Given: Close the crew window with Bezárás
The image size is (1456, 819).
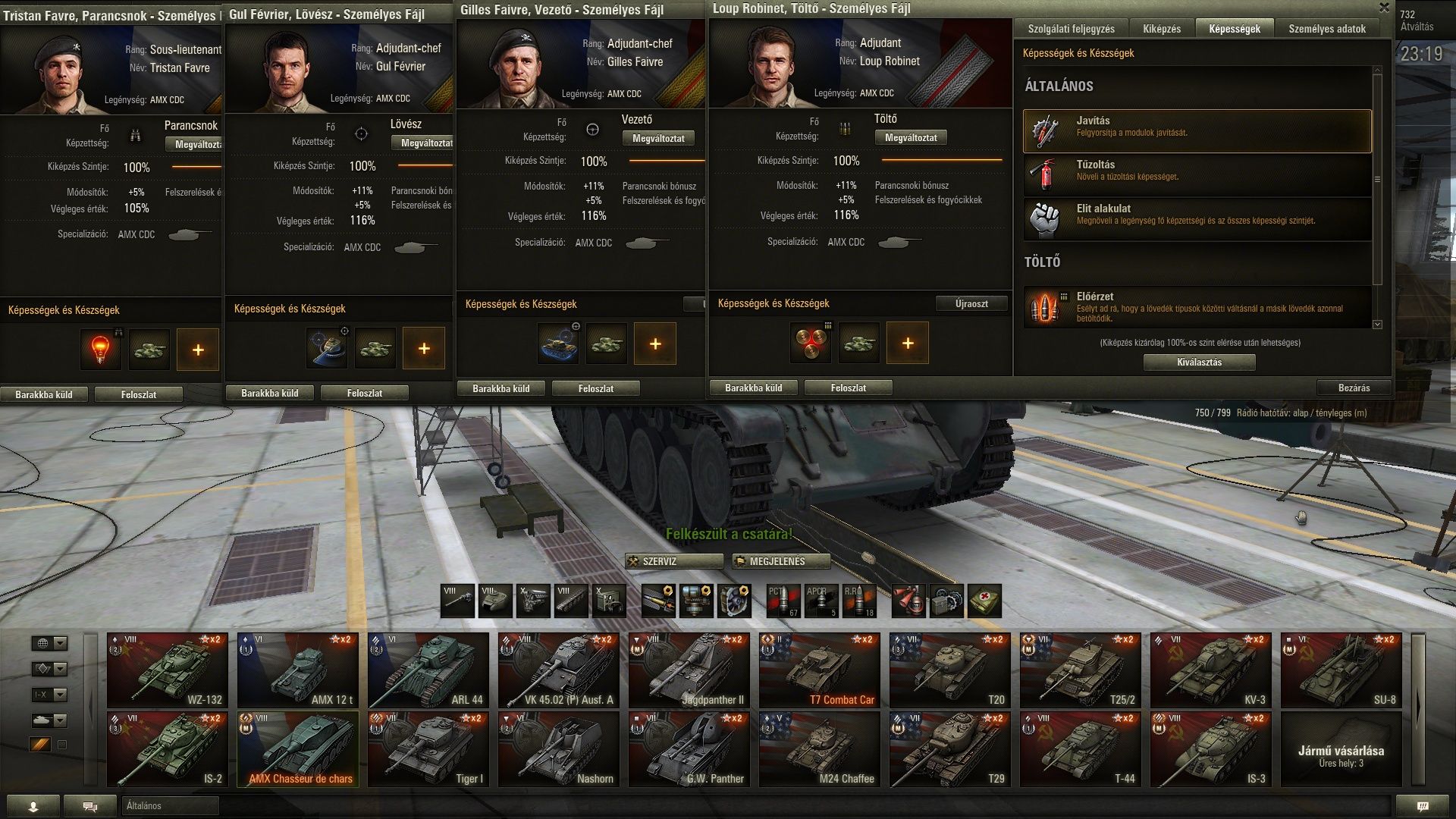Looking at the screenshot, I should tap(1354, 388).
